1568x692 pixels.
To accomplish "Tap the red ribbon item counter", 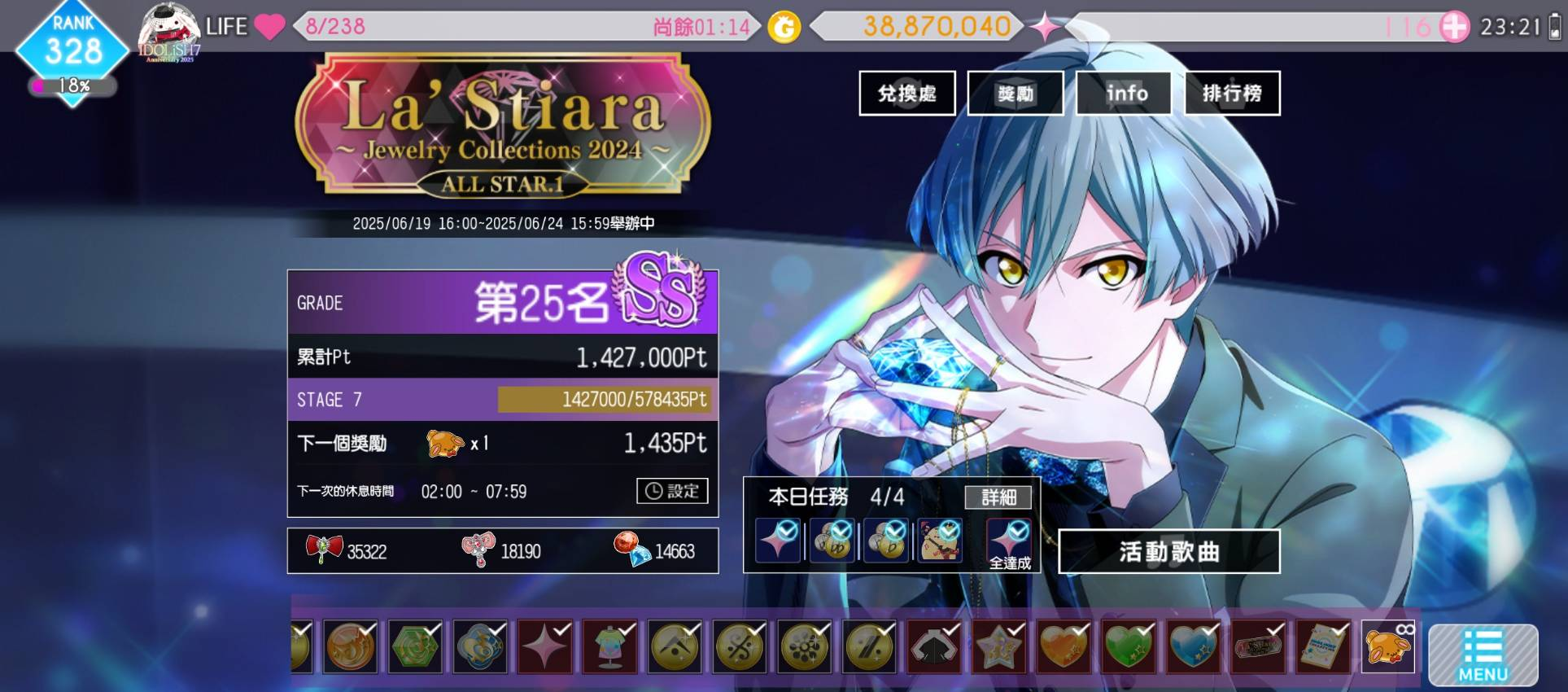I will (x=346, y=551).
